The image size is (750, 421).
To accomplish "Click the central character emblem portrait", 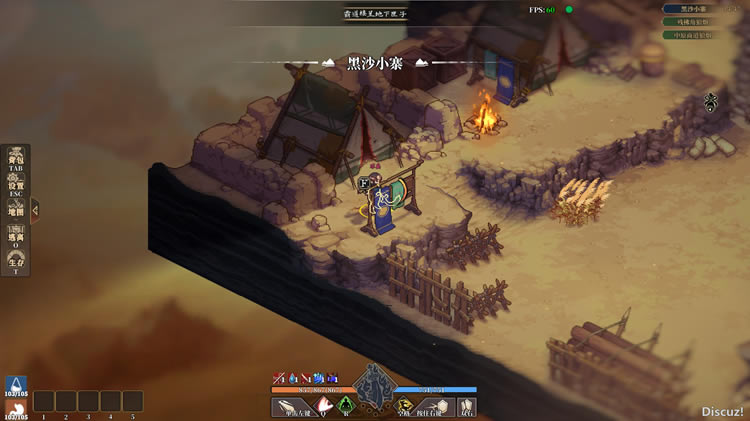I will pyautogui.click(x=374, y=384).
